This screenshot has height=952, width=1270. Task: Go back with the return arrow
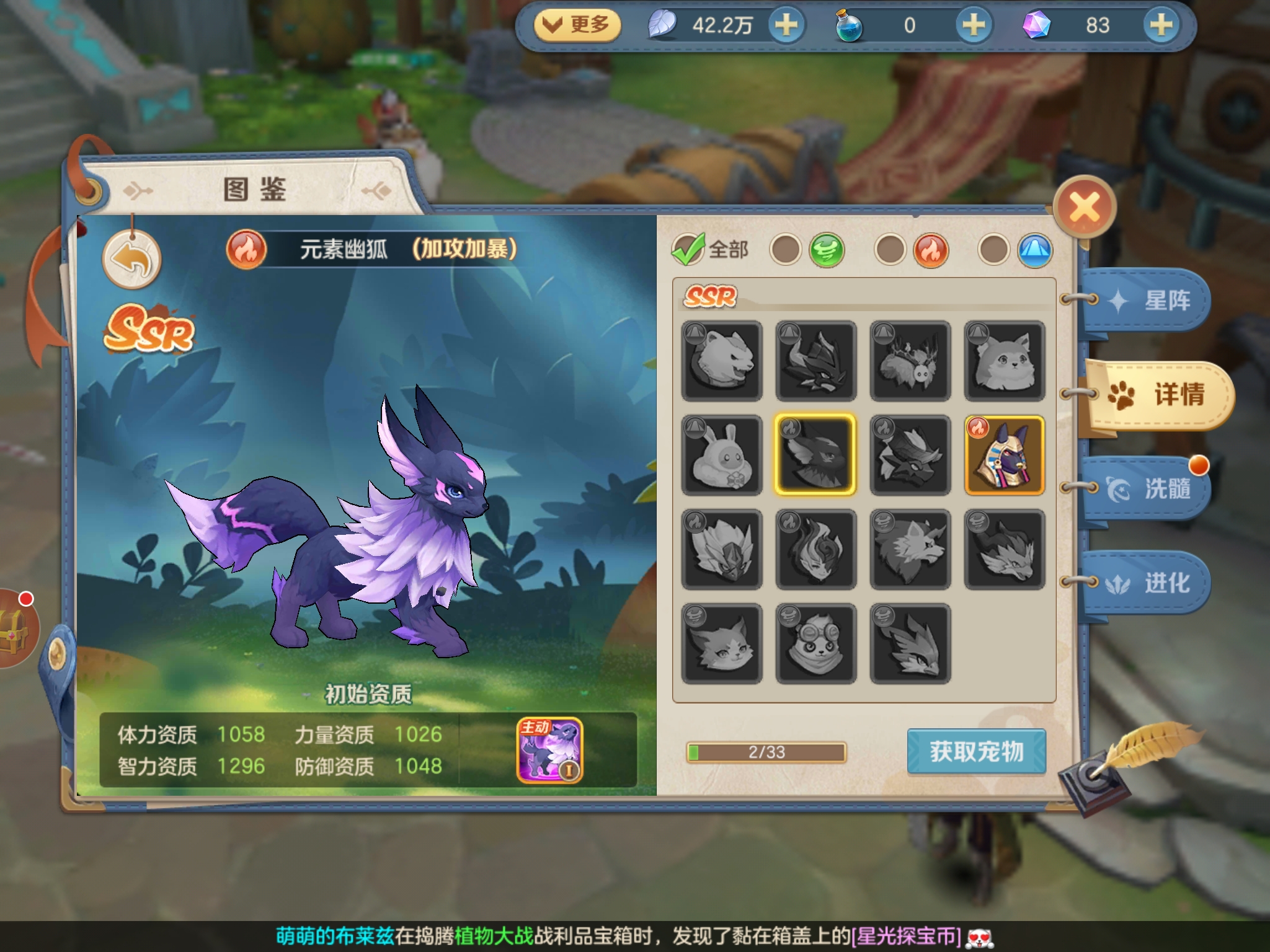pos(131,259)
